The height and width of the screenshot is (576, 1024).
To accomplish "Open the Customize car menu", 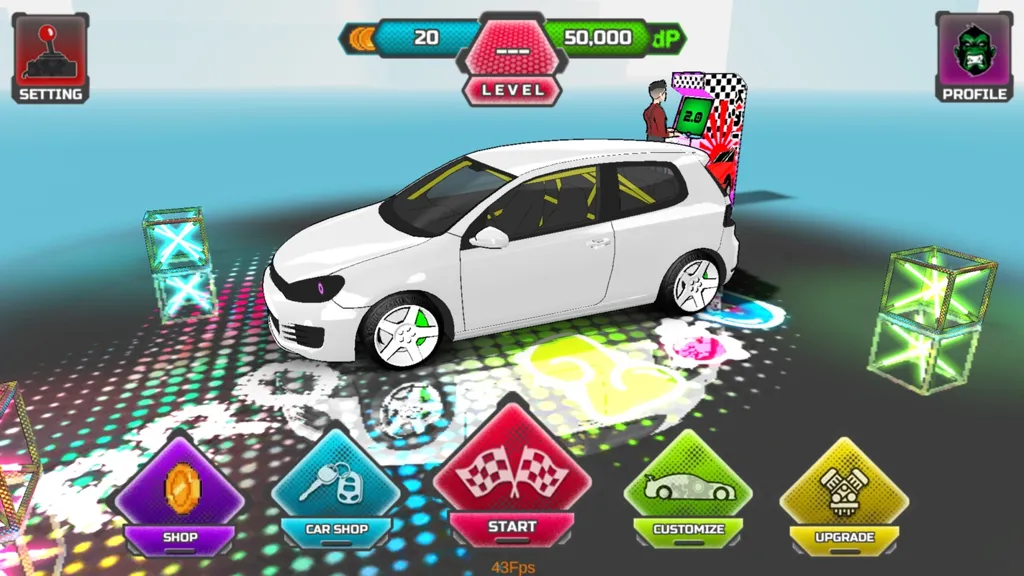I will point(688,492).
